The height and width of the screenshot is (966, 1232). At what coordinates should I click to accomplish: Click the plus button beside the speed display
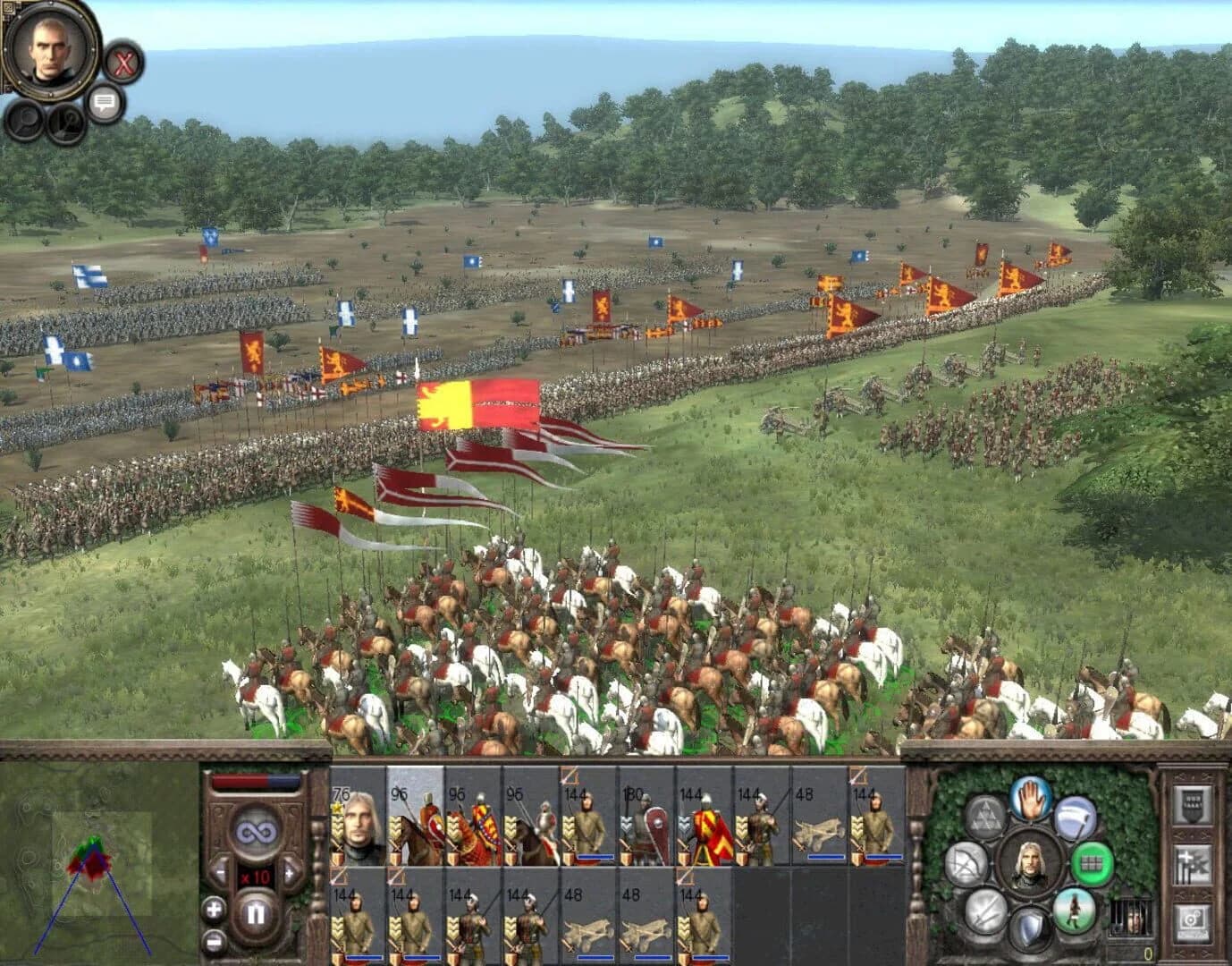coord(290,873)
